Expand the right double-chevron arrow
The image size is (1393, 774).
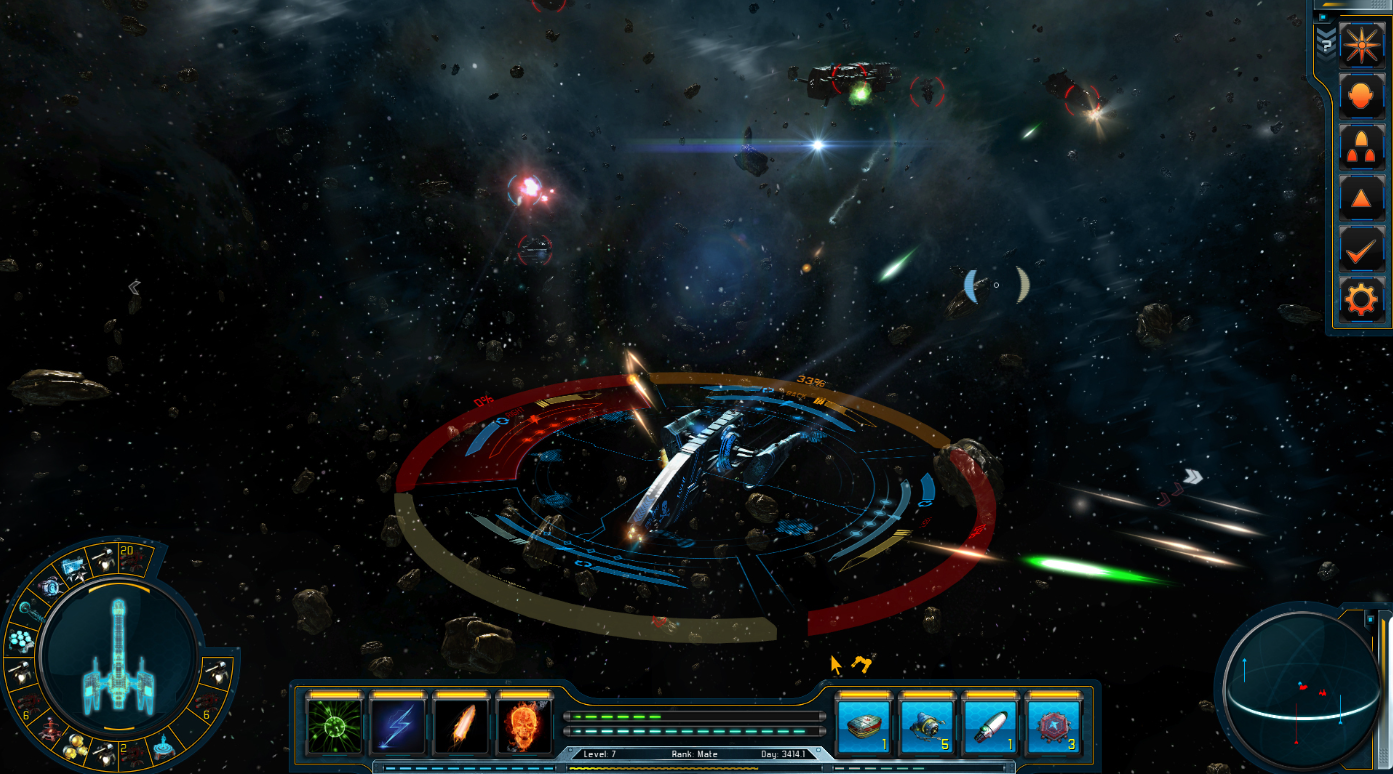coord(1192,477)
